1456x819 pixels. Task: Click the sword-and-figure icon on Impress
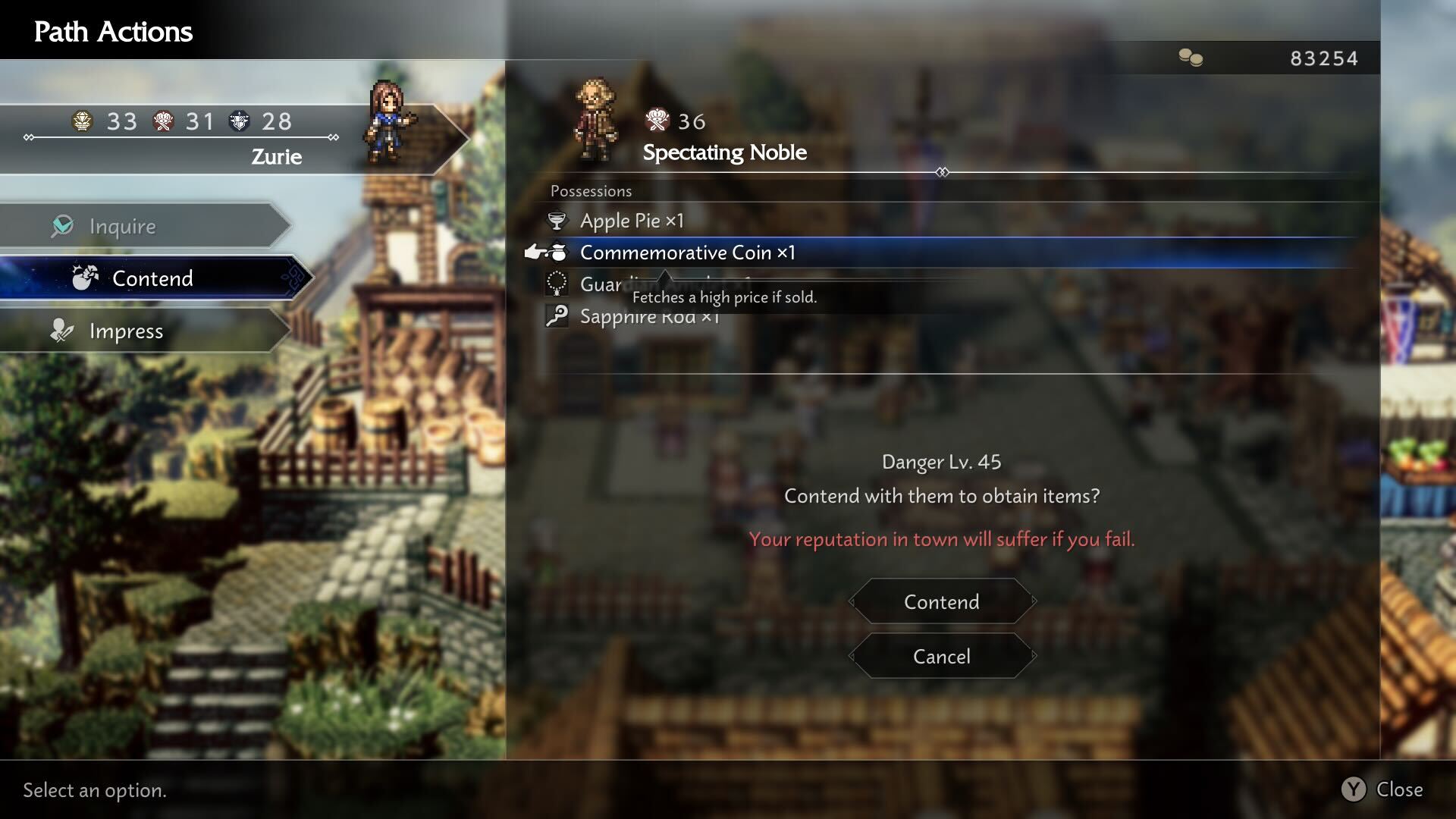61,330
